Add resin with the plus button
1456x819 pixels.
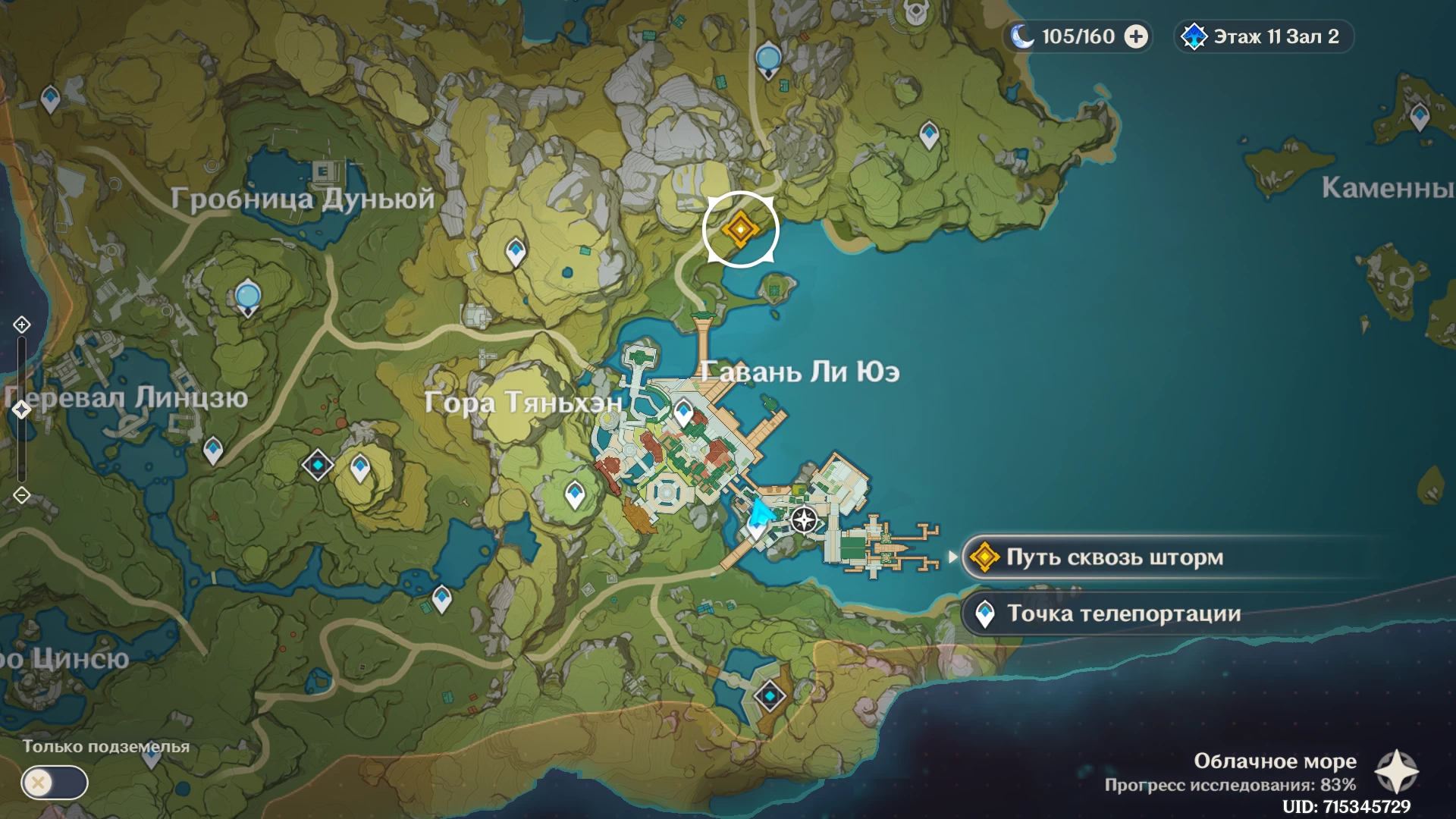point(1136,36)
